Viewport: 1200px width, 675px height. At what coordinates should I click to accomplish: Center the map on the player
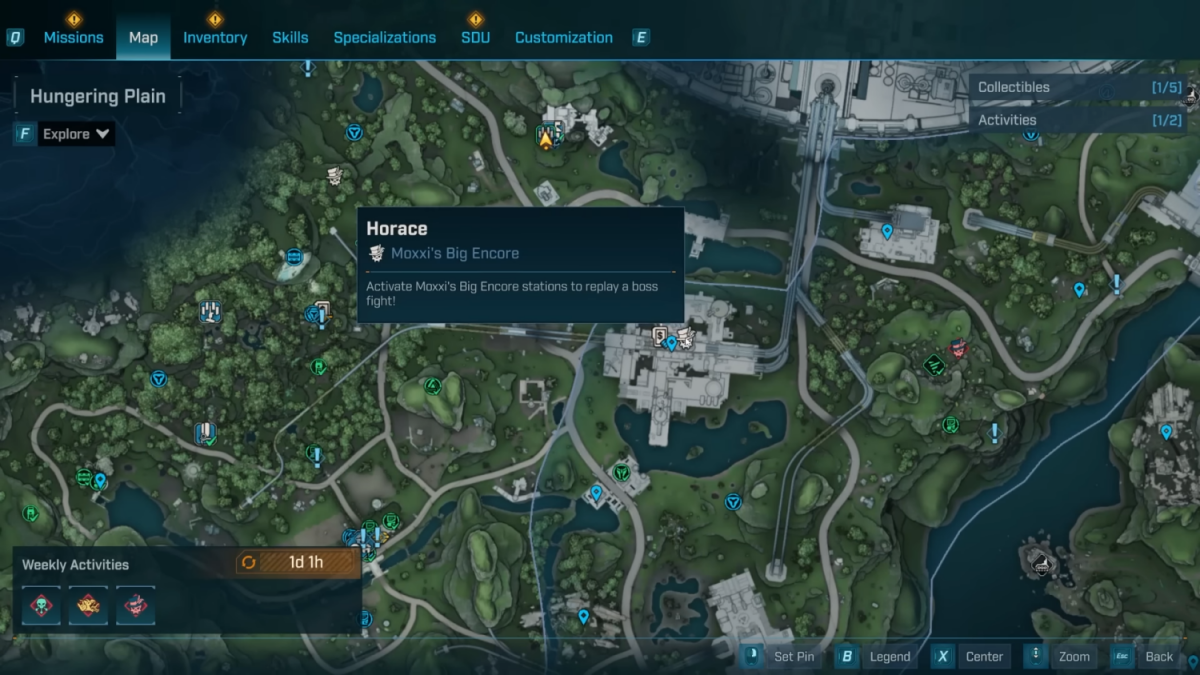point(972,657)
